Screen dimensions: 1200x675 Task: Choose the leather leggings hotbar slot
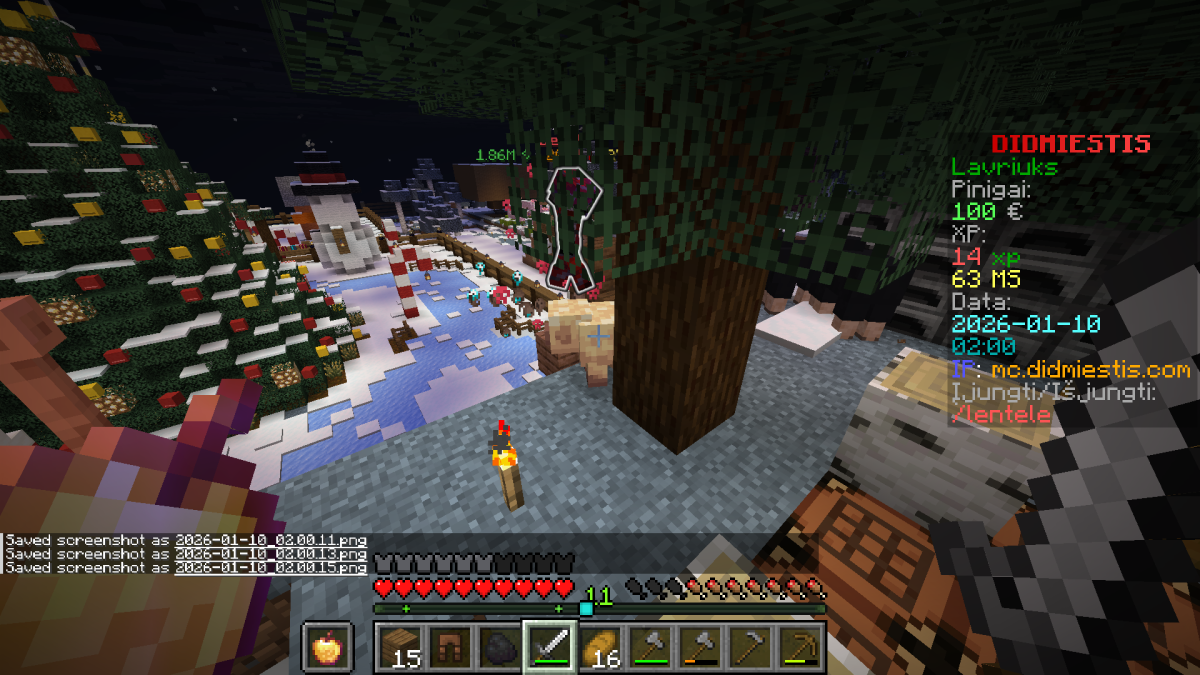pos(450,648)
